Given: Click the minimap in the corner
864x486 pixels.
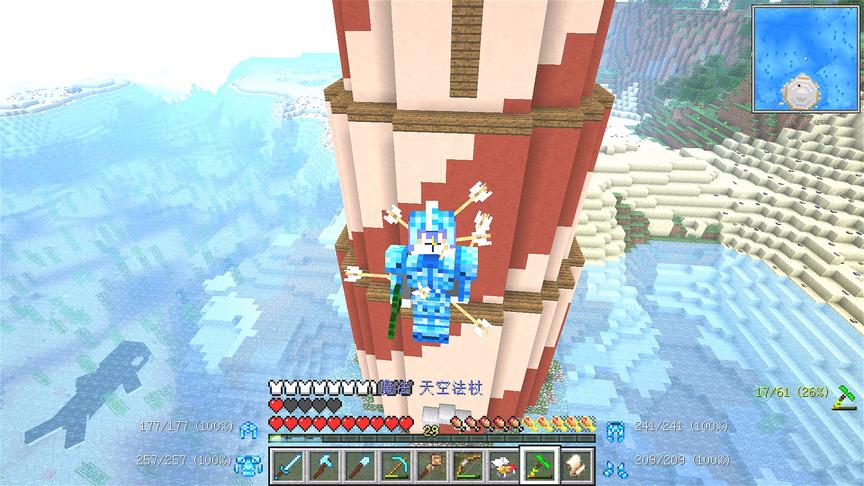Looking at the screenshot, I should click(x=804, y=58).
